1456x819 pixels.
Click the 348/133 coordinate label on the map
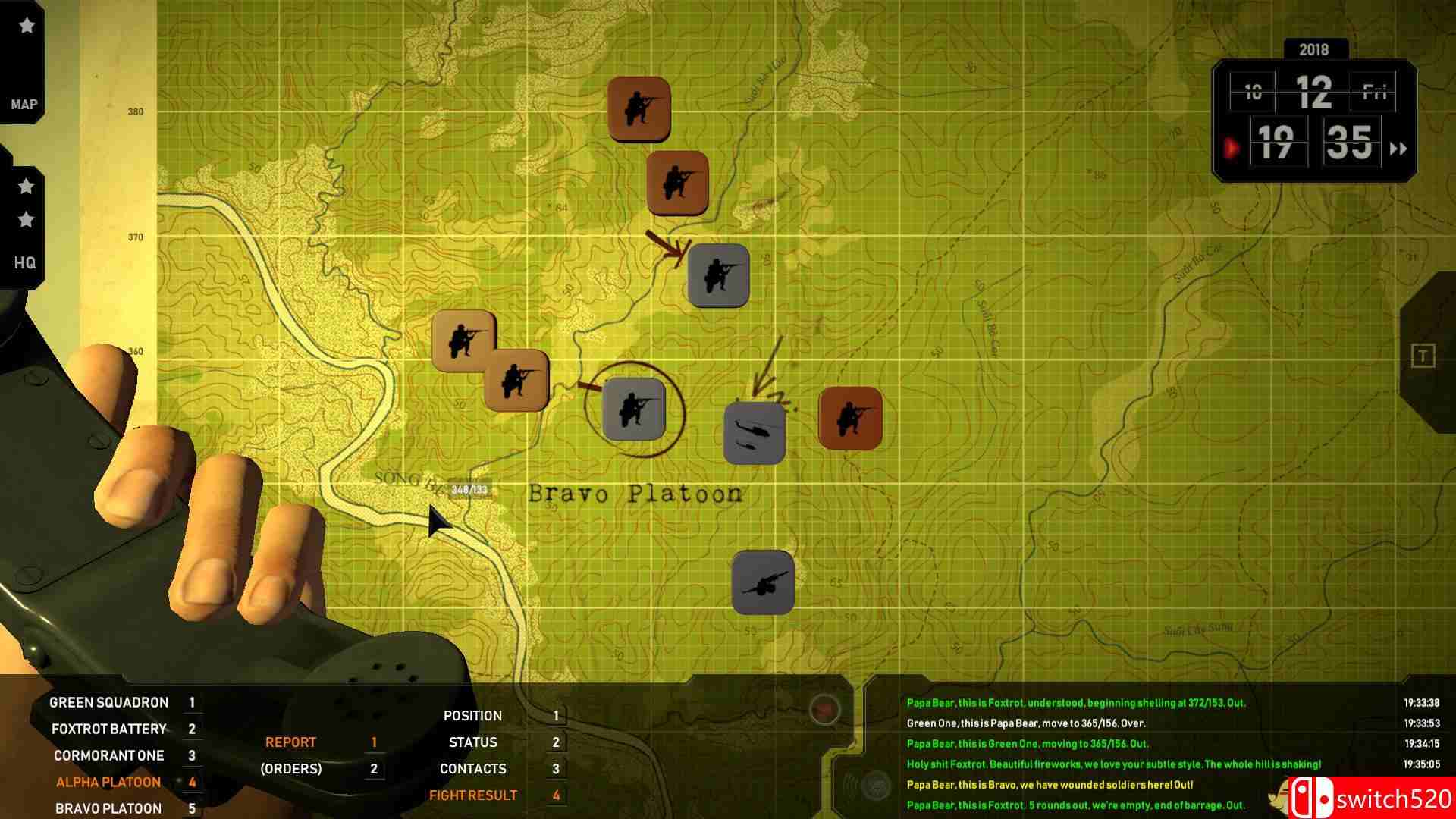[x=468, y=489]
